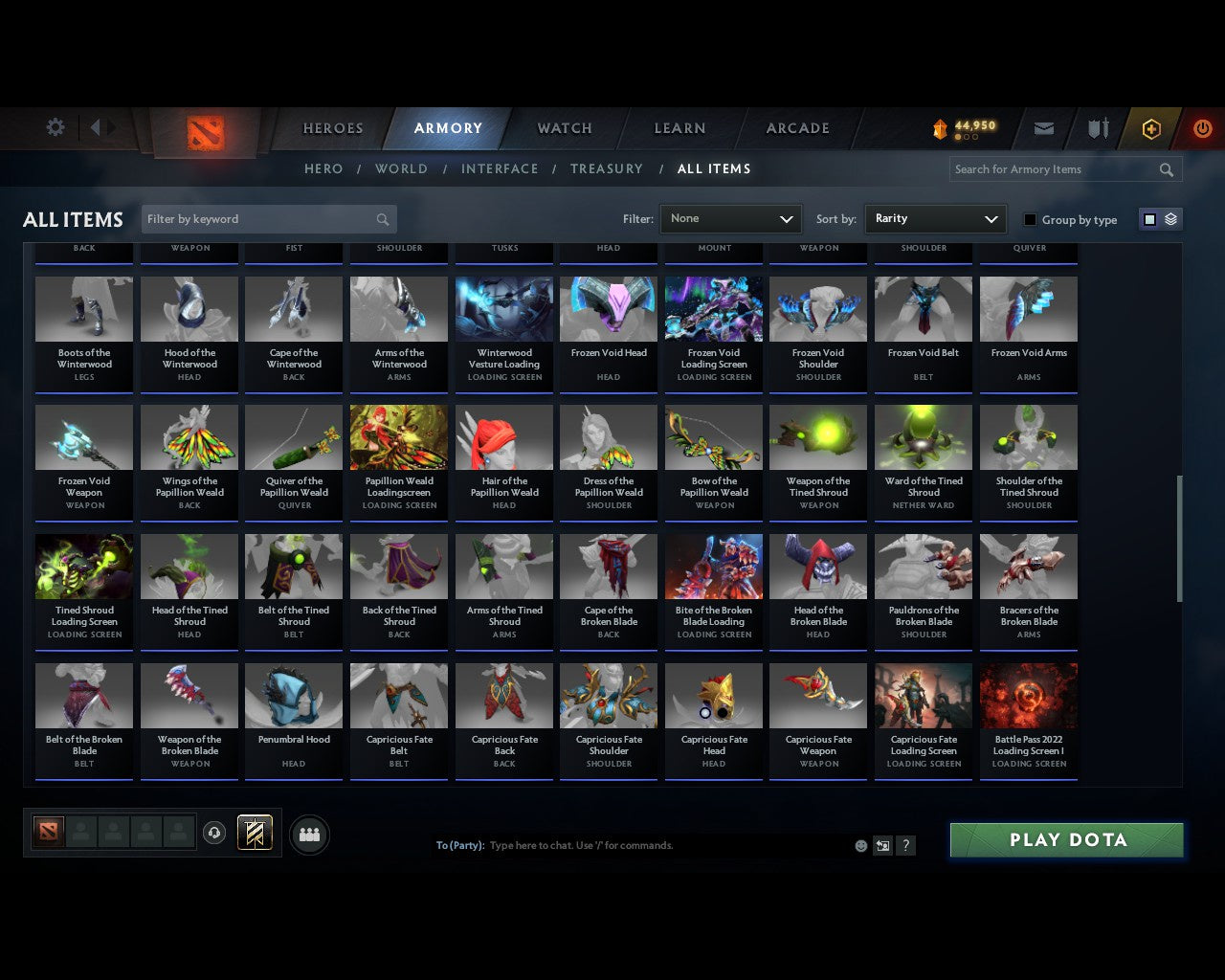
Task: Select the Frozen Void Head item thumbnail
Action: point(608,308)
